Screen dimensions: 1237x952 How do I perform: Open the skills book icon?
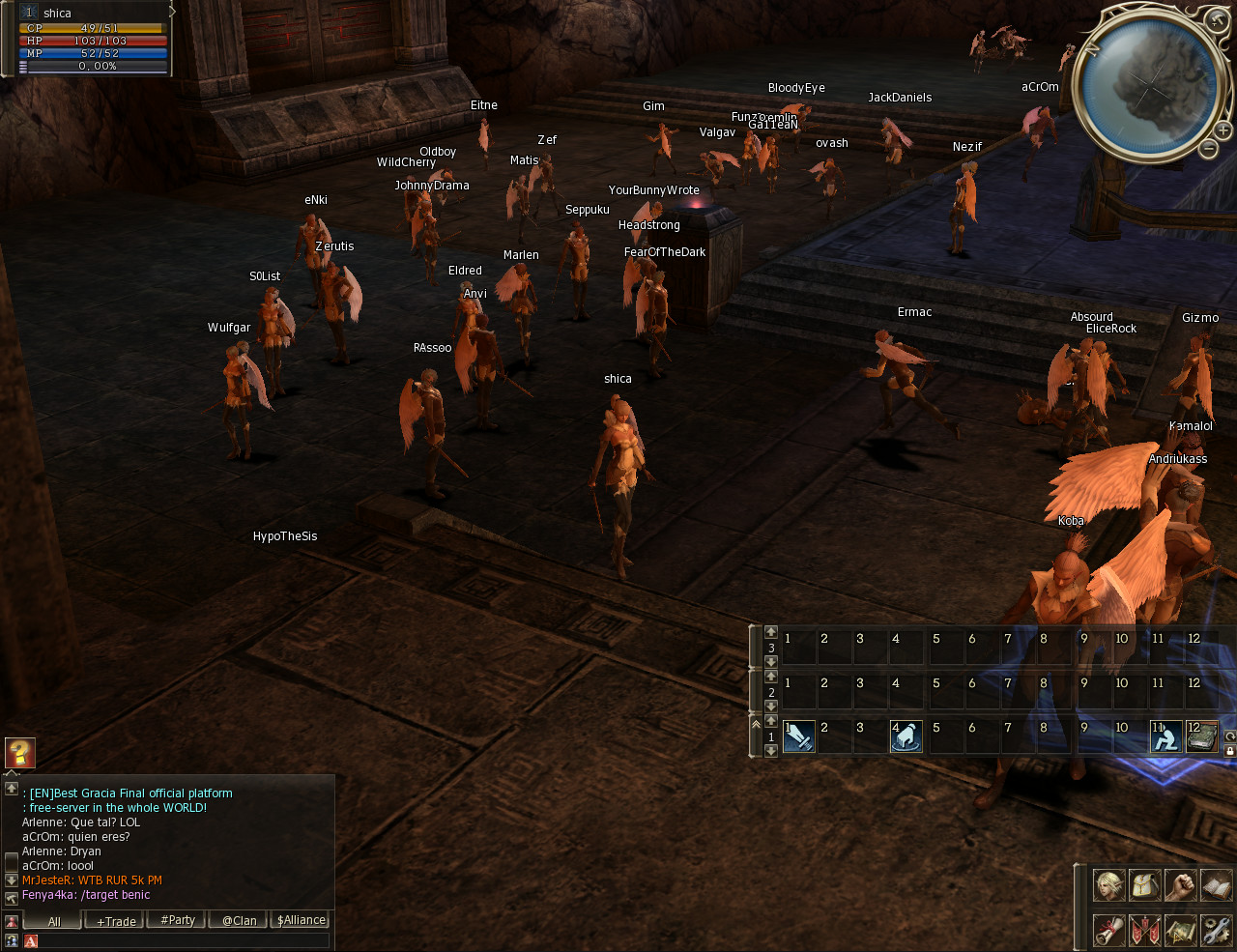tap(1216, 884)
